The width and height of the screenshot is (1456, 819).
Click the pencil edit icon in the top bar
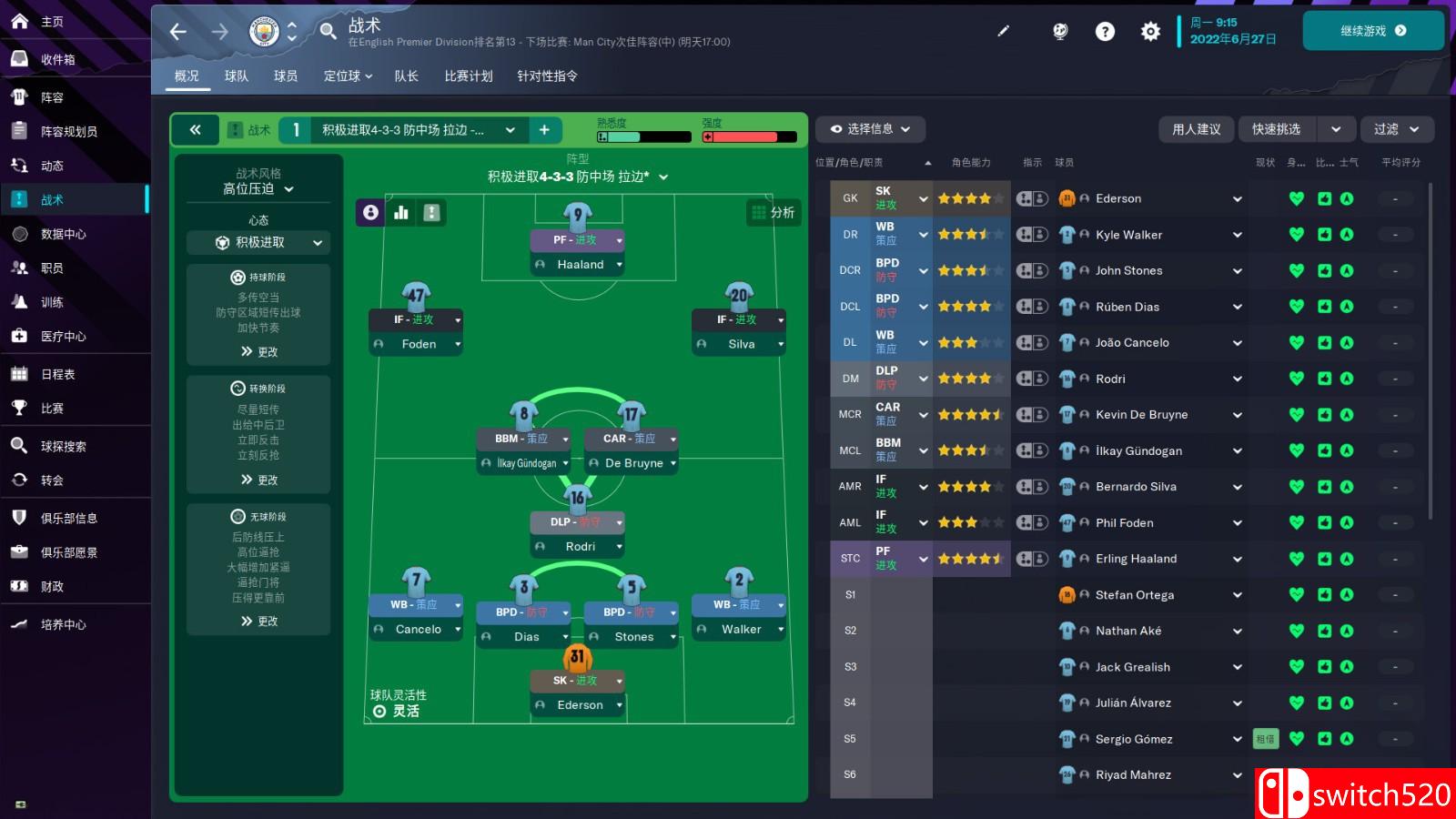coord(1004,30)
